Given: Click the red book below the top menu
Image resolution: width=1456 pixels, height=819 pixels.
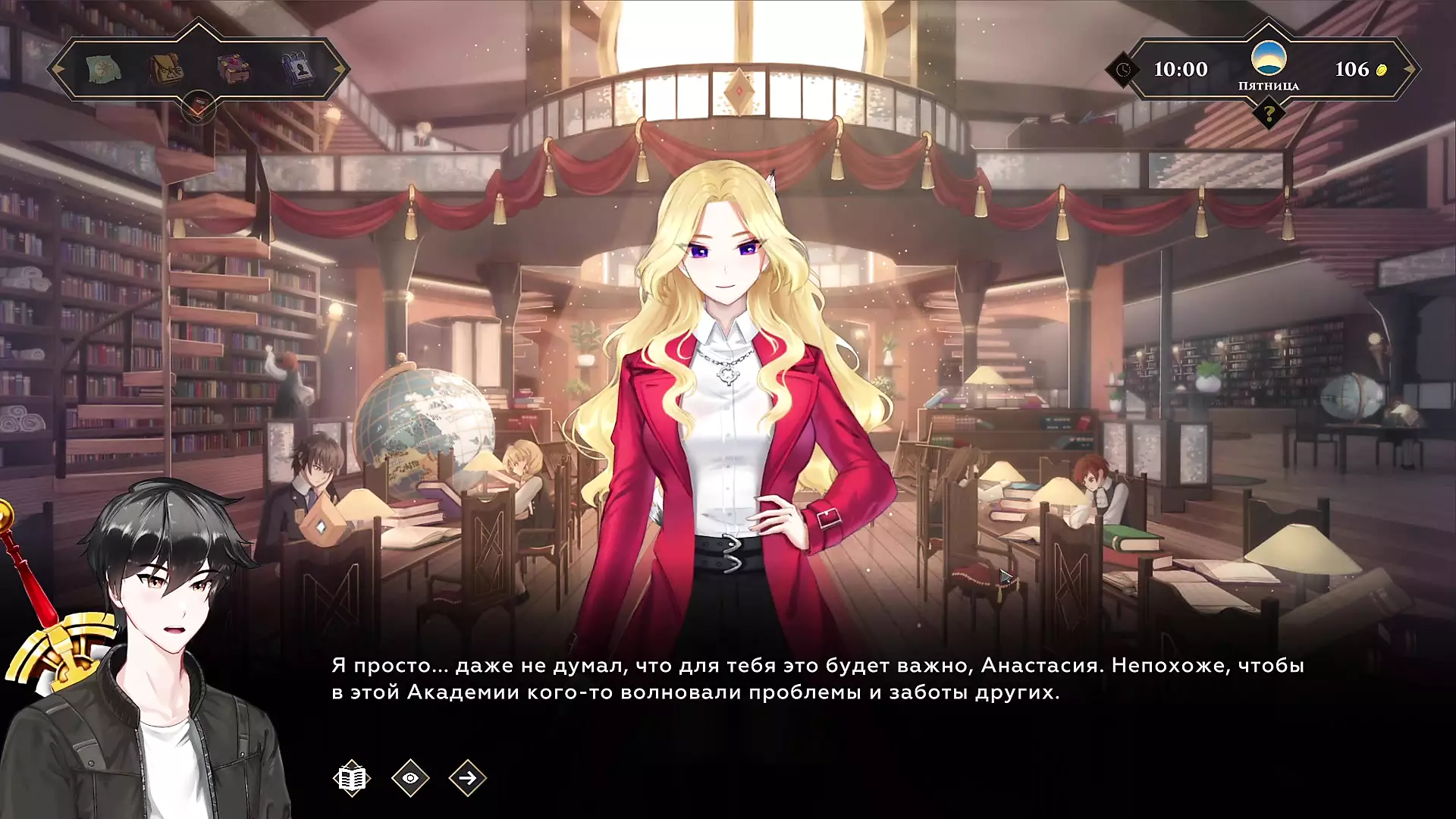Looking at the screenshot, I should (198, 108).
